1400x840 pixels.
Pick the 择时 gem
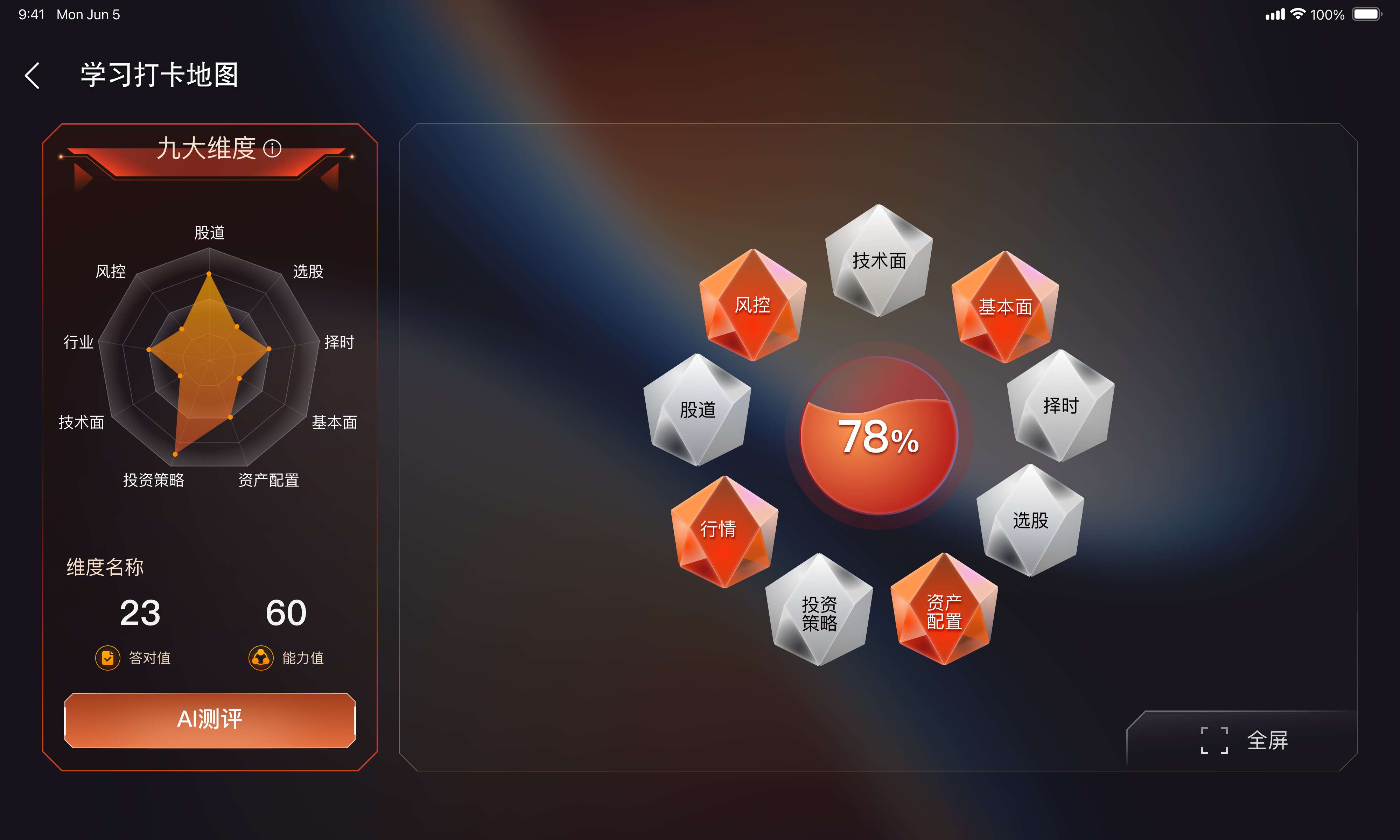point(1060,406)
